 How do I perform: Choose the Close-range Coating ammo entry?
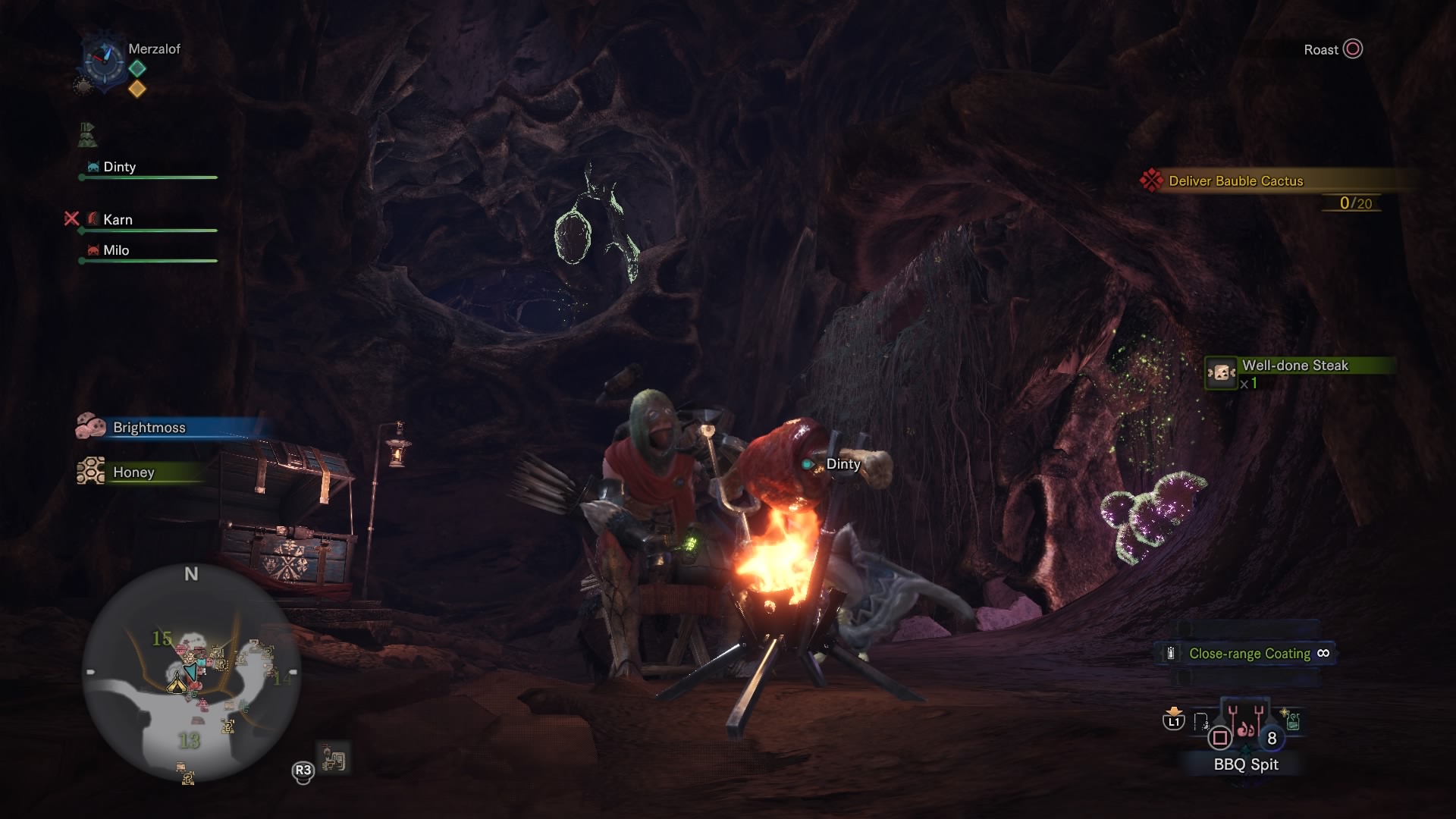[1248, 654]
